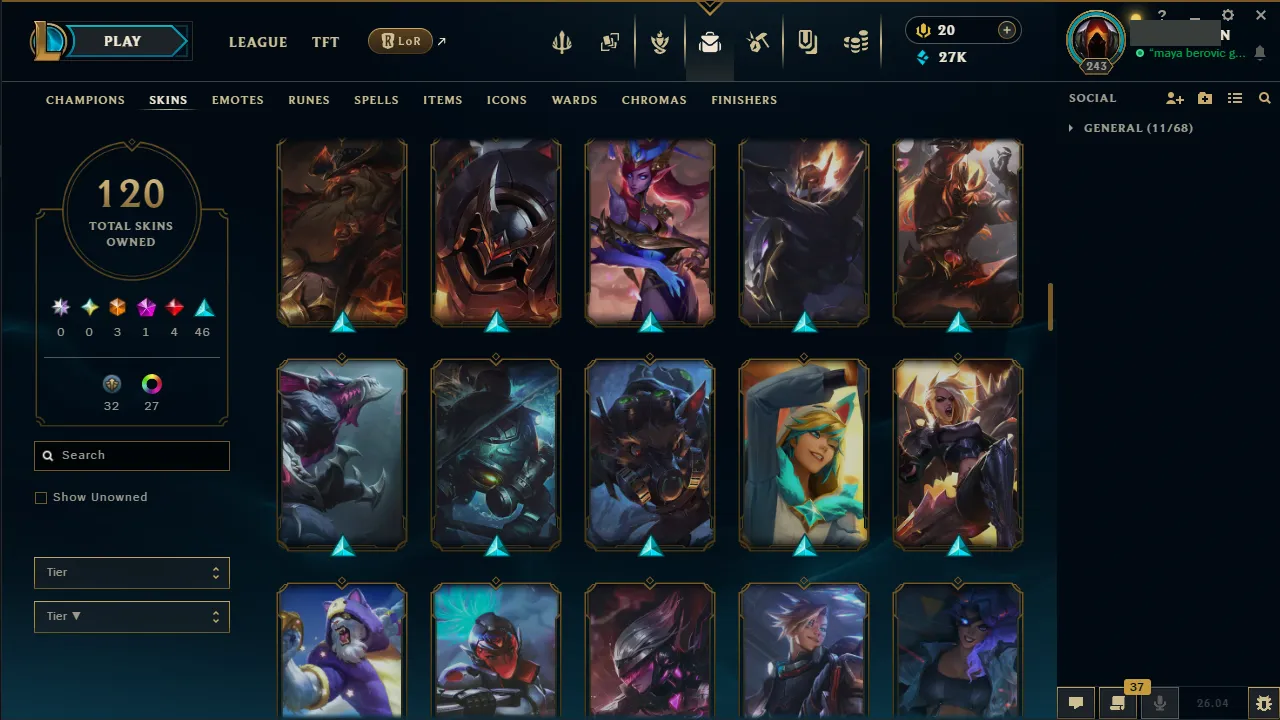Screen dimensions: 1280x720
Task: Switch to the CHROMAS tab
Action: 654,100
